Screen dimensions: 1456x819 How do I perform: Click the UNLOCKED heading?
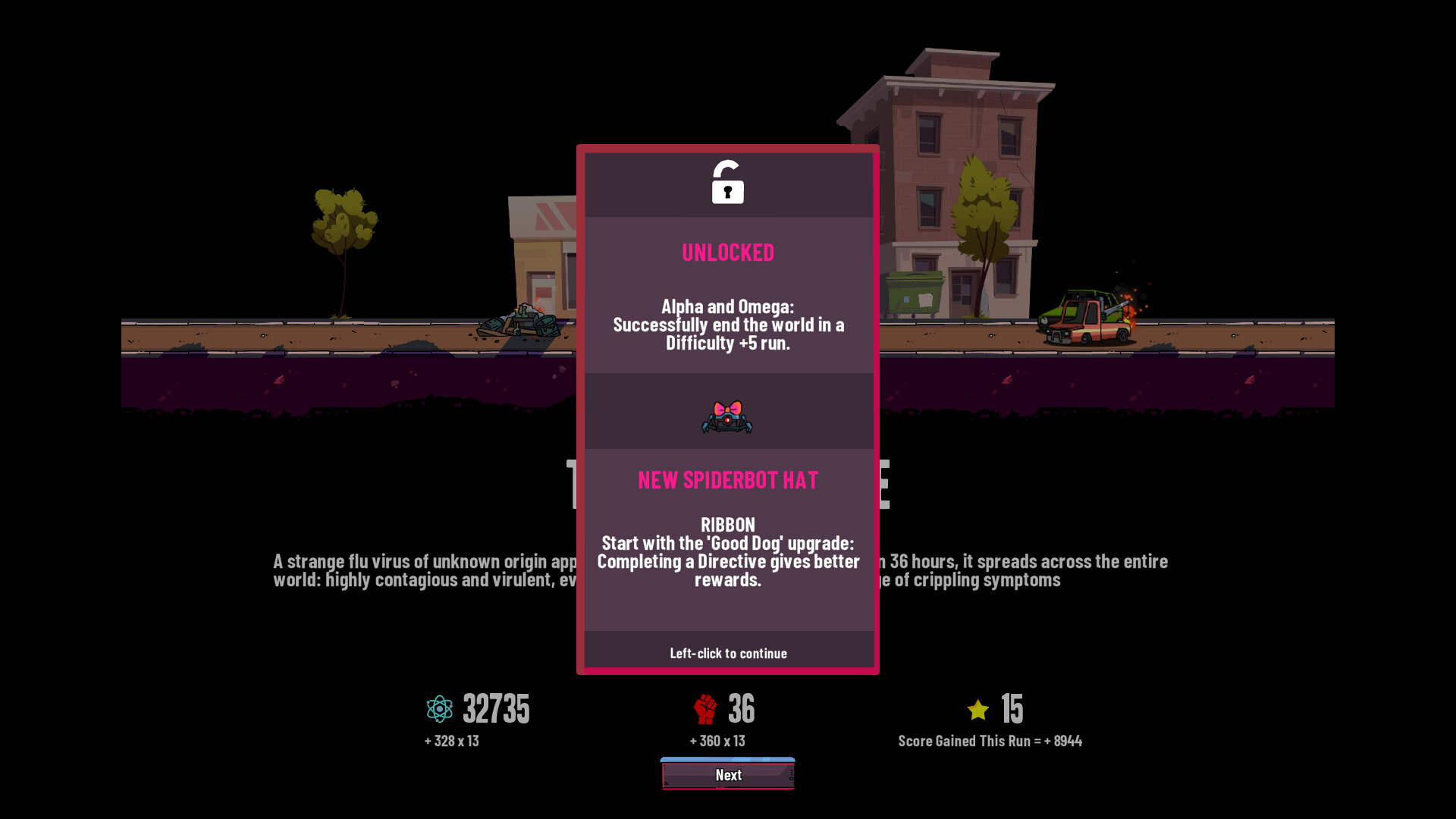(727, 253)
